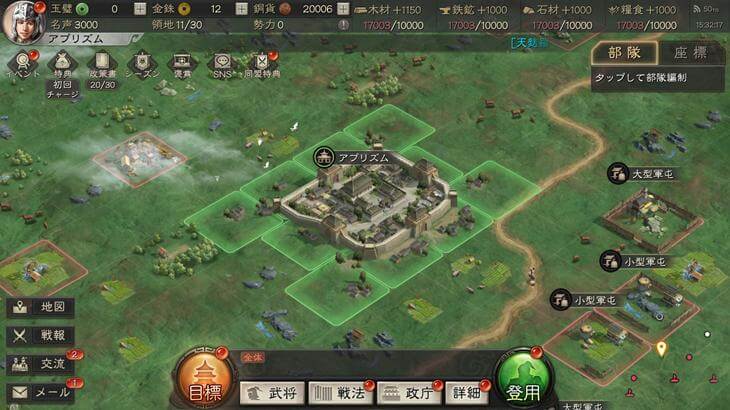Open the player avatar profile
This screenshot has height=410, width=730.
coord(21,21)
